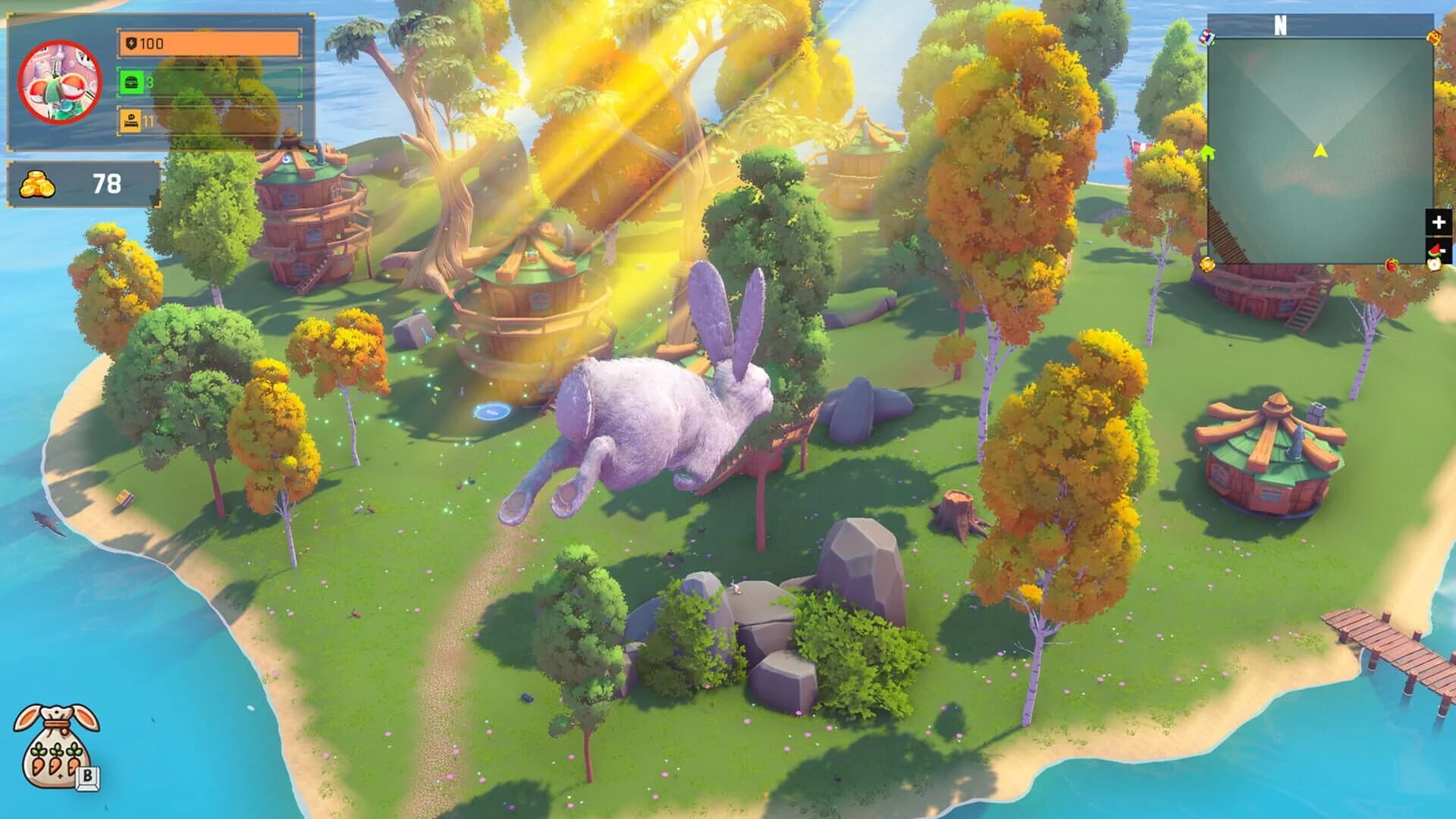The height and width of the screenshot is (819, 1456).
Task: Toggle food markers with the watermelon button
Action: pos(1435,250)
